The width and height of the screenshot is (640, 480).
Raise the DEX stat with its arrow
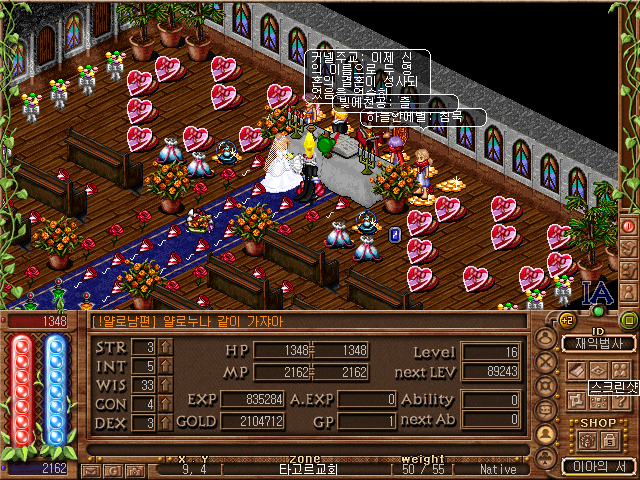(x=166, y=422)
